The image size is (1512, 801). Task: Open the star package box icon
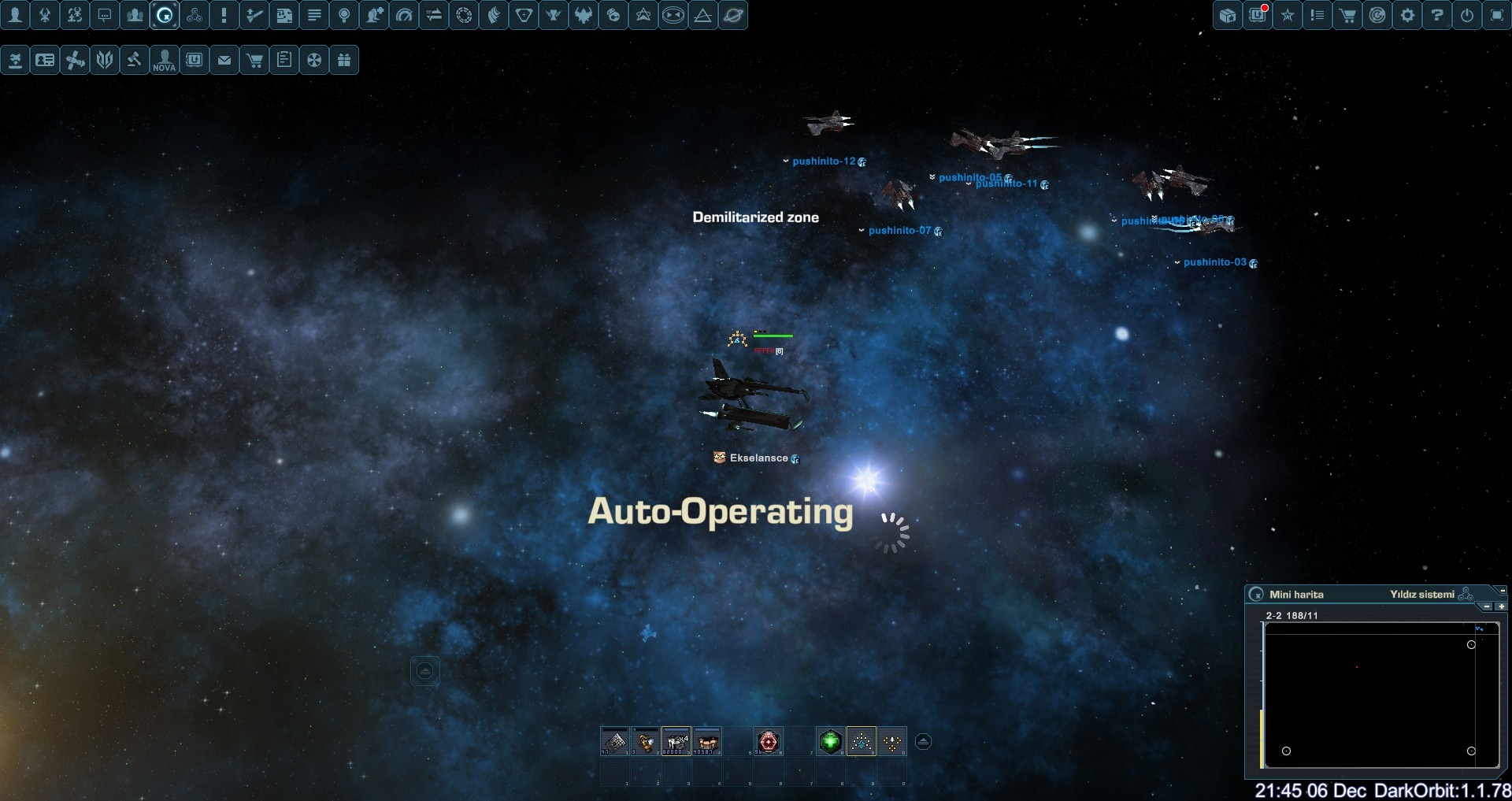(1228, 15)
